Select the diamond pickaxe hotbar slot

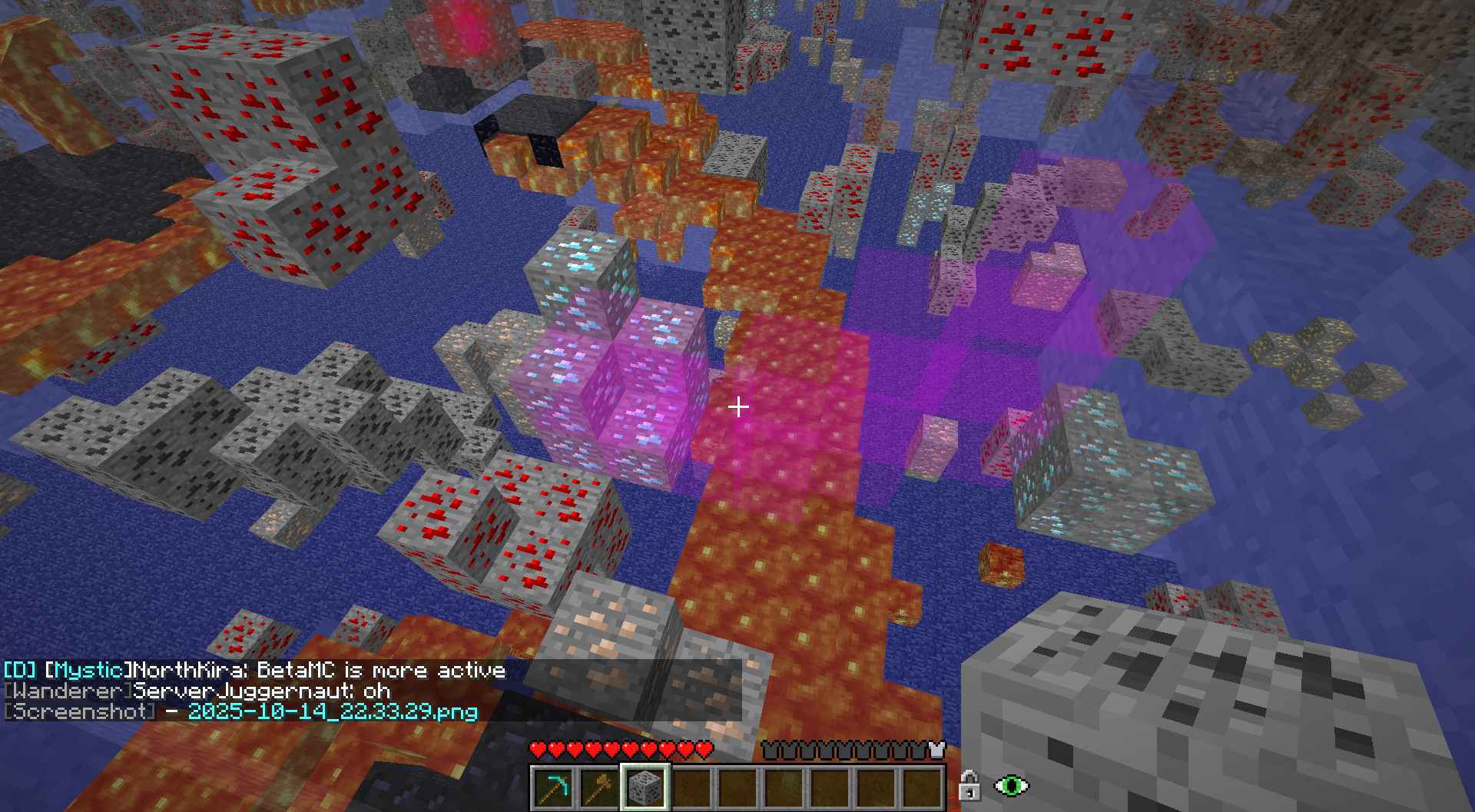point(553,787)
